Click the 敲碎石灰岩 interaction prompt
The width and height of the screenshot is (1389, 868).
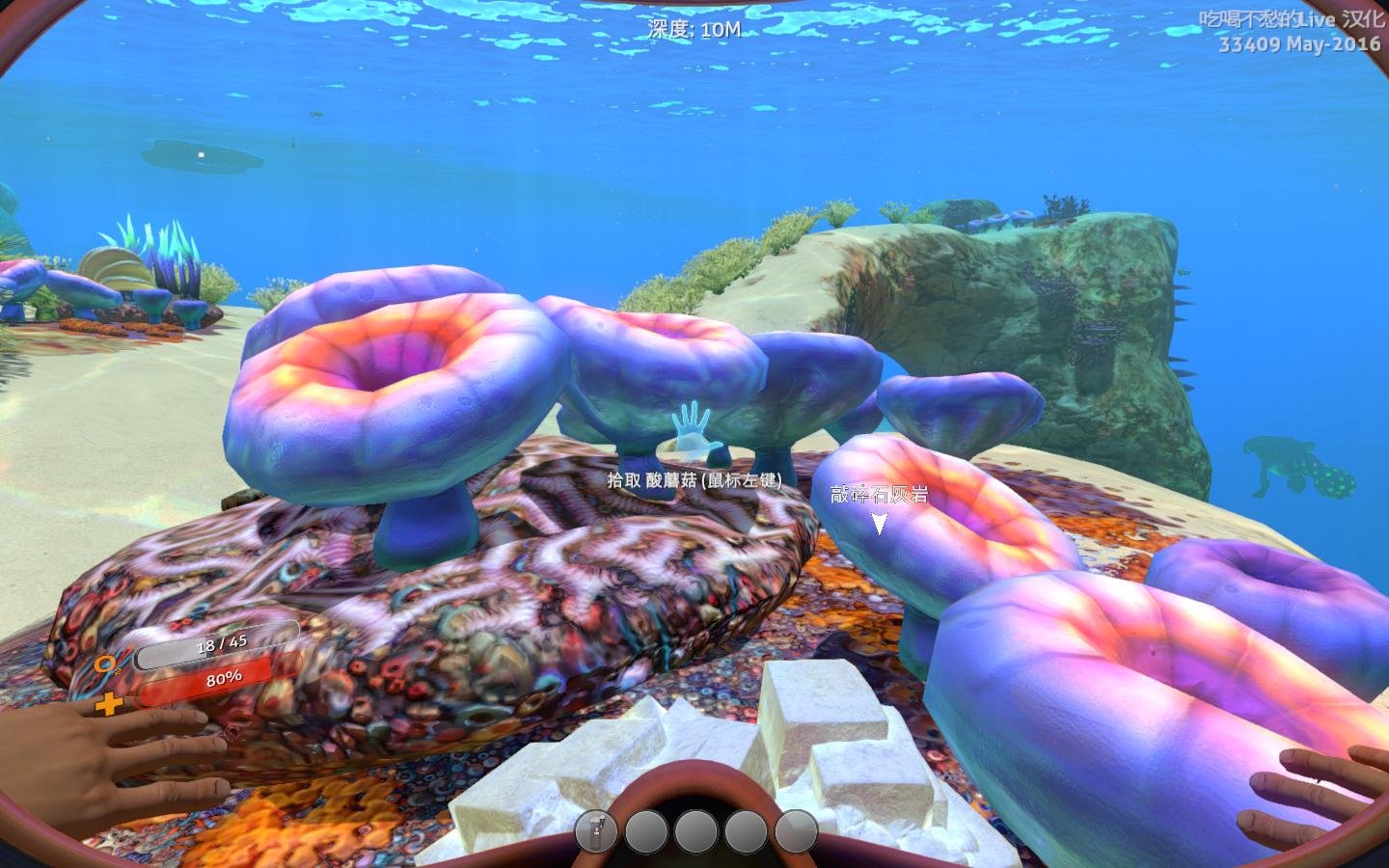coord(881,494)
